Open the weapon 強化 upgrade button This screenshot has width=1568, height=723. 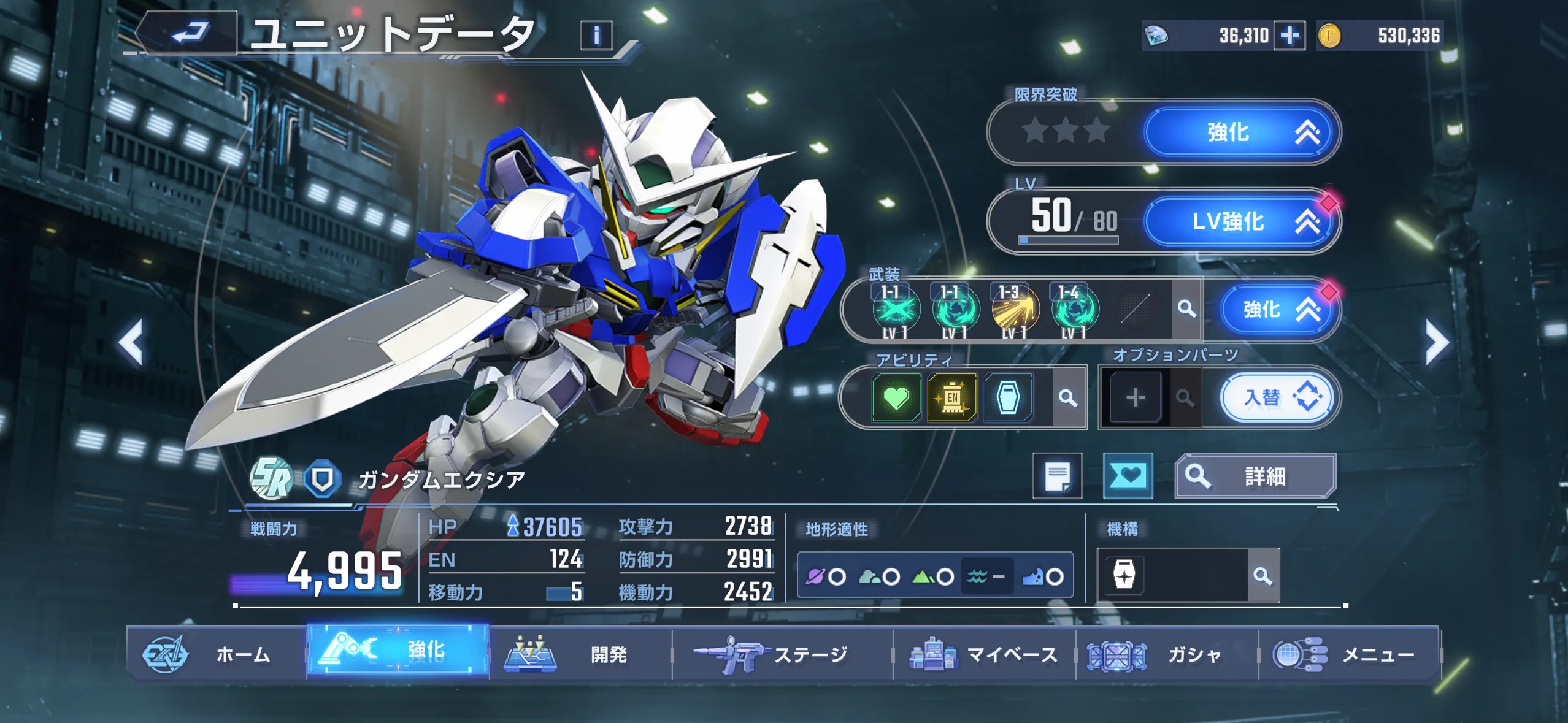pyautogui.click(x=1275, y=309)
